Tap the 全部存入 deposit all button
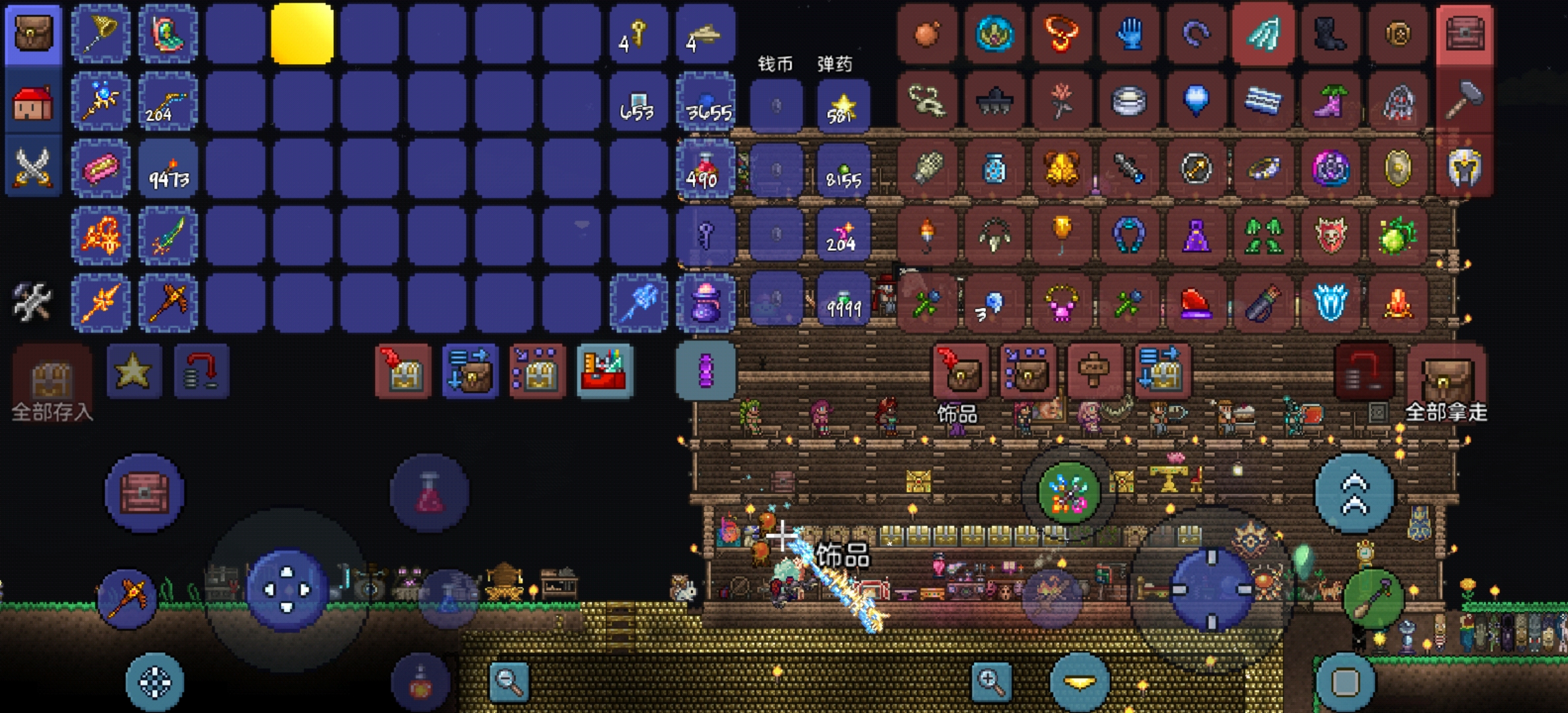The height and width of the screenshot is (713, 1568). point(51,382)
